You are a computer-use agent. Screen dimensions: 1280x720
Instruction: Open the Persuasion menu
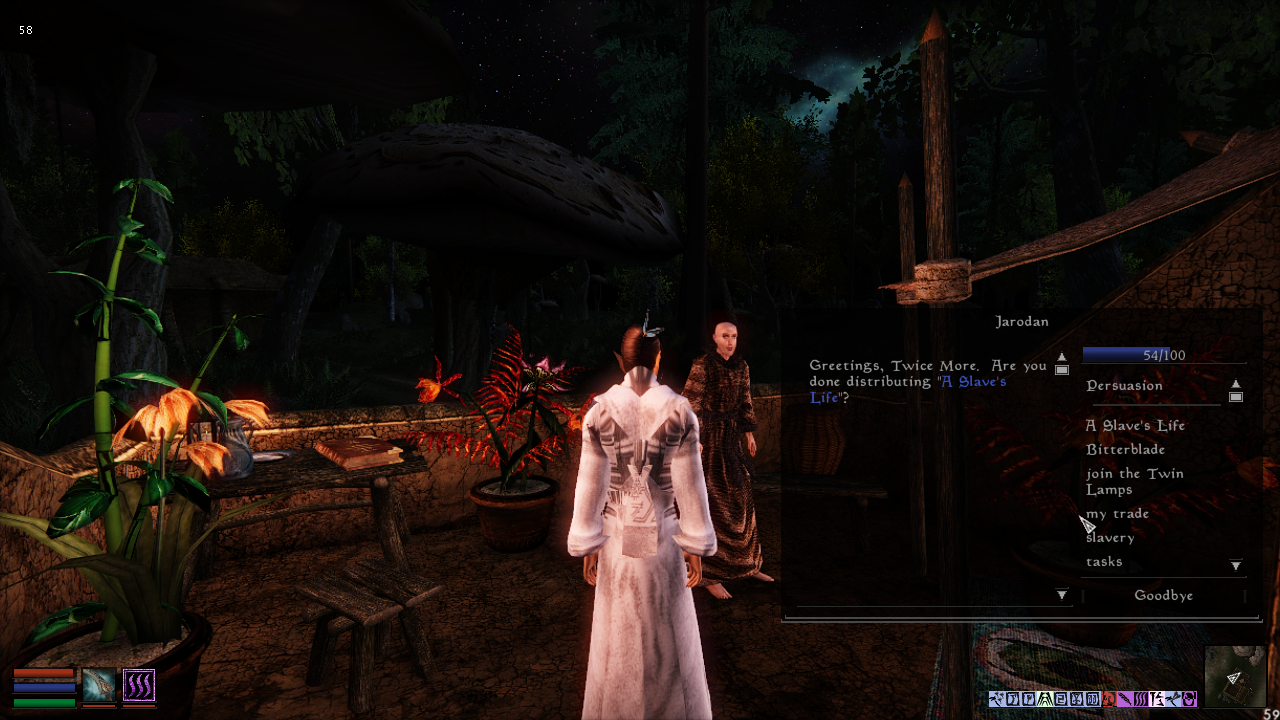1124,385
